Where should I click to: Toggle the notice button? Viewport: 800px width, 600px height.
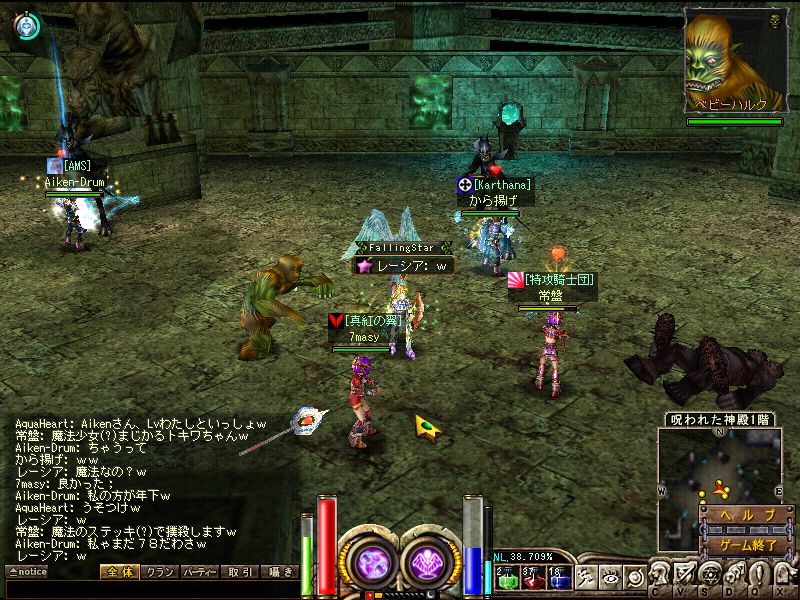(x=27, y=572)
